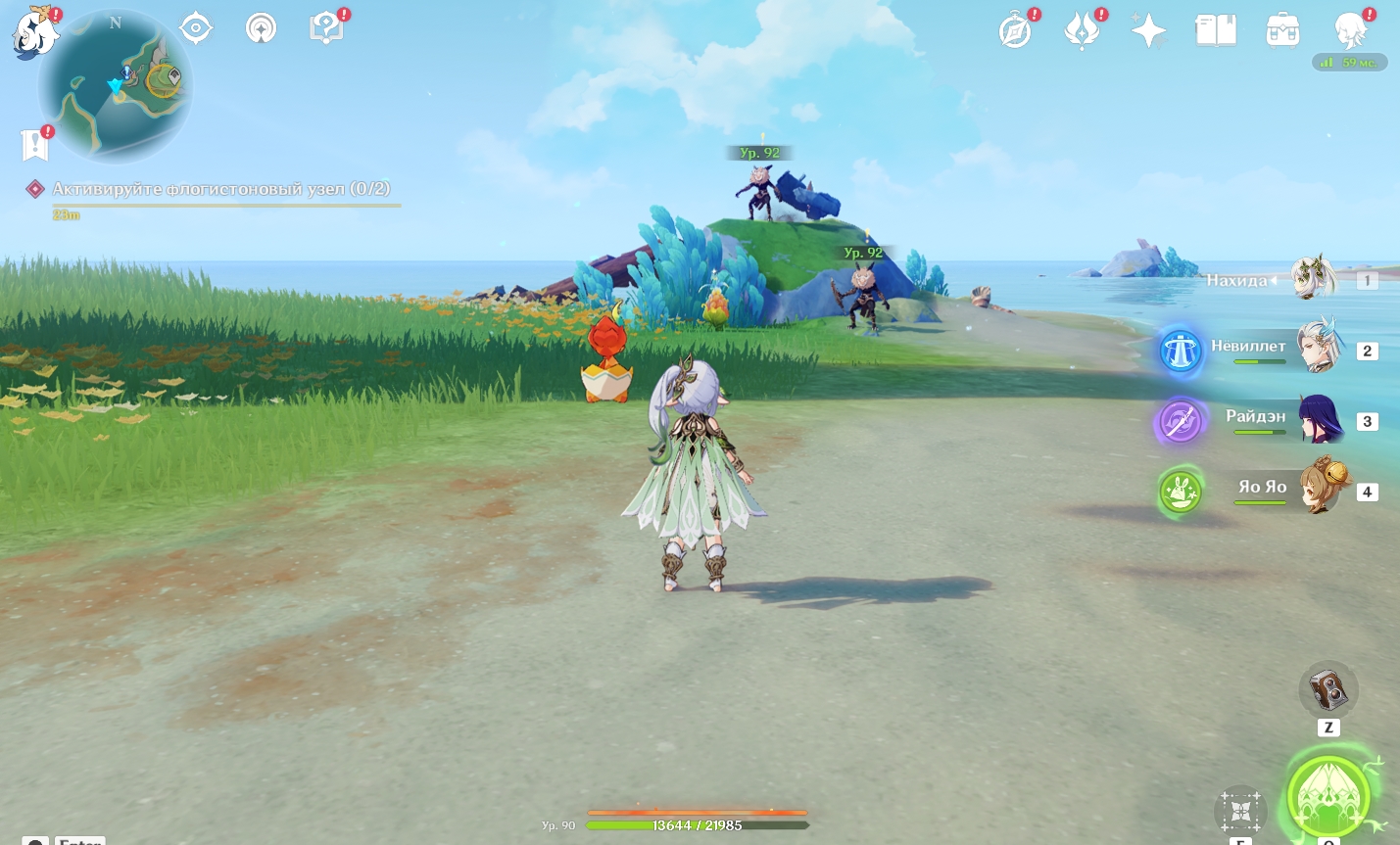Image resolution: width=1400 pixels, height=845 pixels.
Task: Open the character head-profile icon
Action: (x=1350, y=31)
